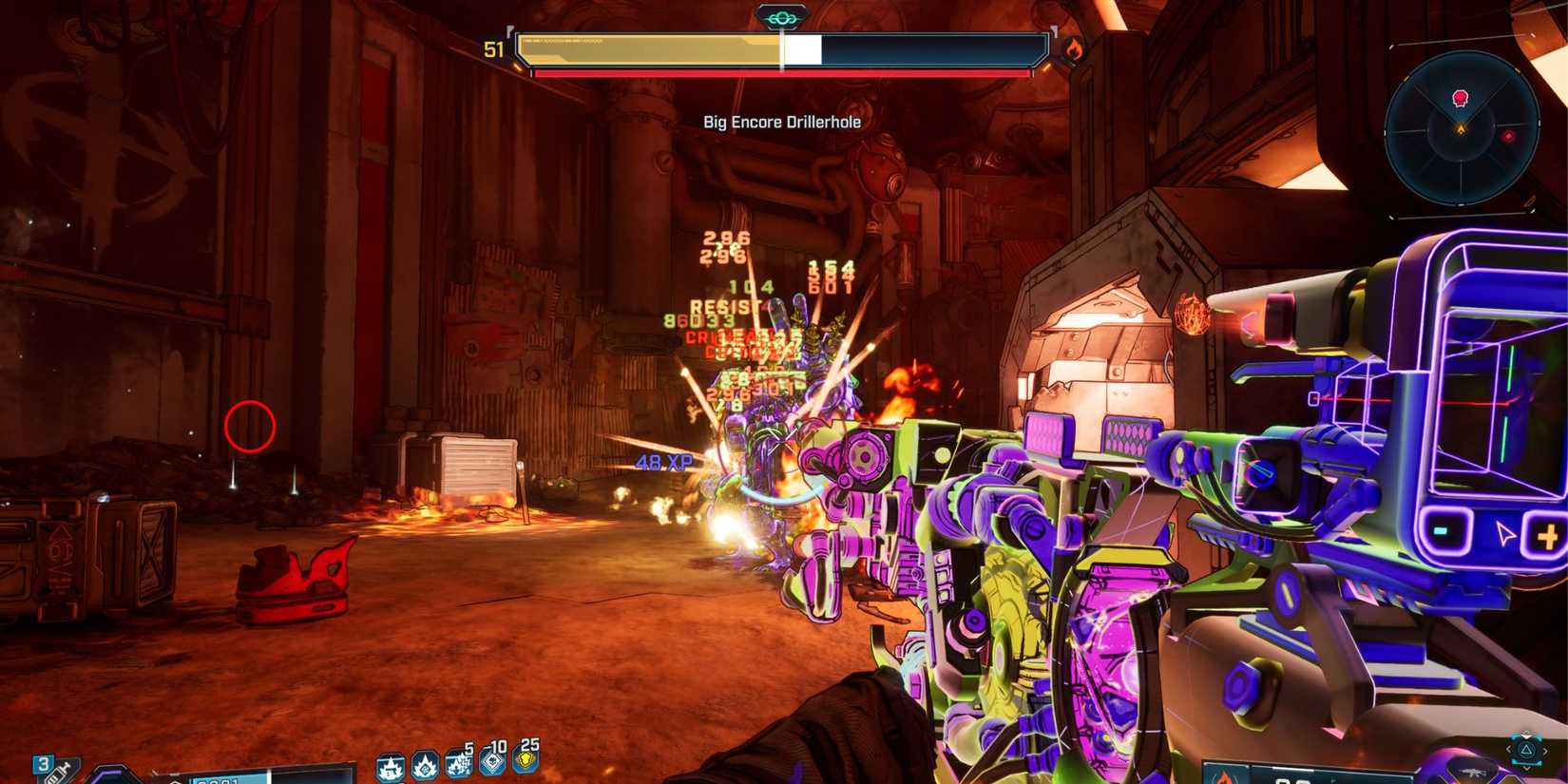
Task: Click the upward chevron above the weapon selector
Action: click(1526, 735)
